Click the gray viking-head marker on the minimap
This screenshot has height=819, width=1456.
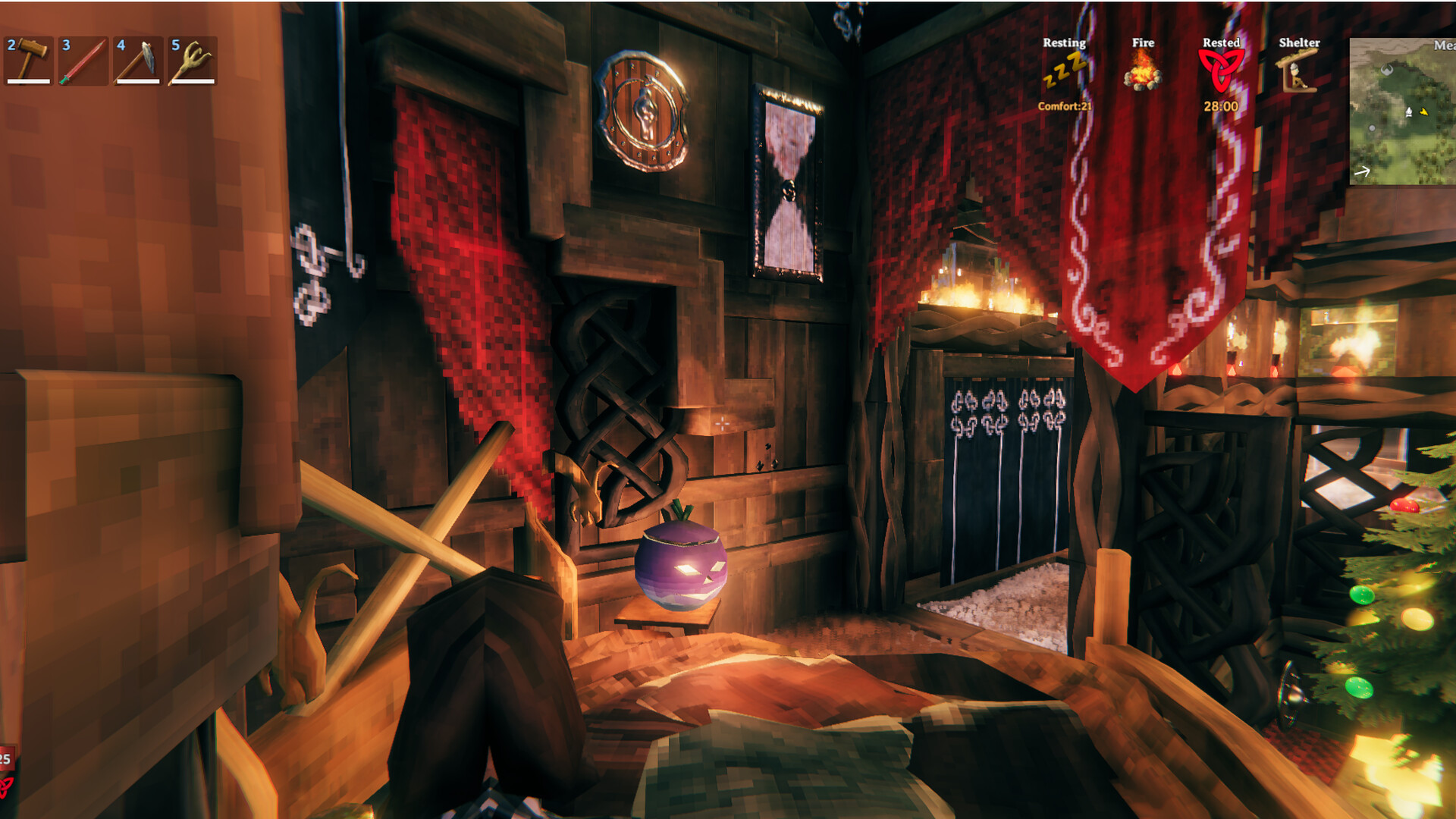(x=1387, y=71)
